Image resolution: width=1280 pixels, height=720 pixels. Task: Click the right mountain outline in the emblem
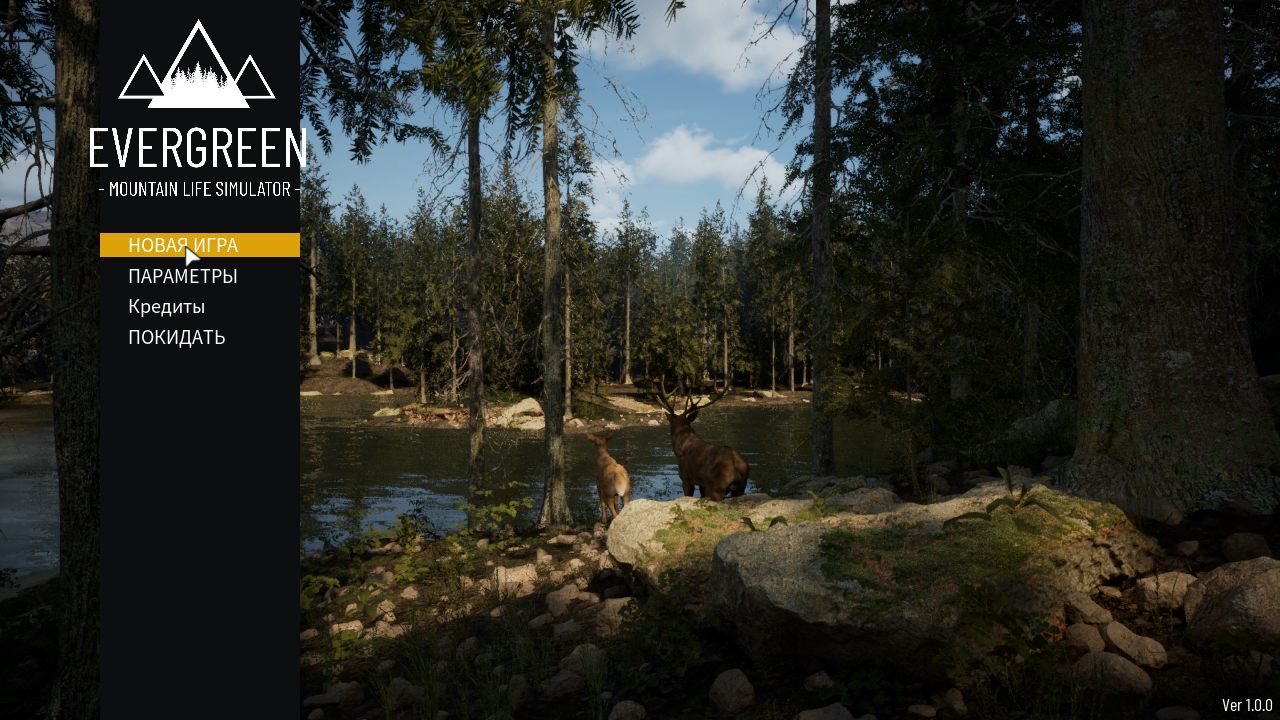248,80
